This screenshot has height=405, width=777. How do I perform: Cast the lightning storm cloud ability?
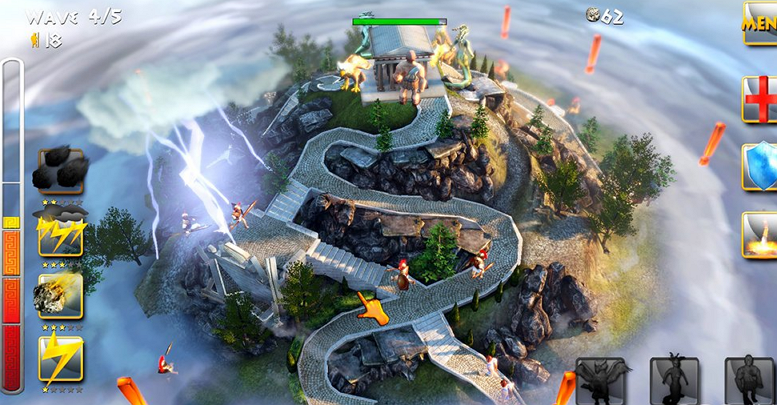click(x=60, y=233)
